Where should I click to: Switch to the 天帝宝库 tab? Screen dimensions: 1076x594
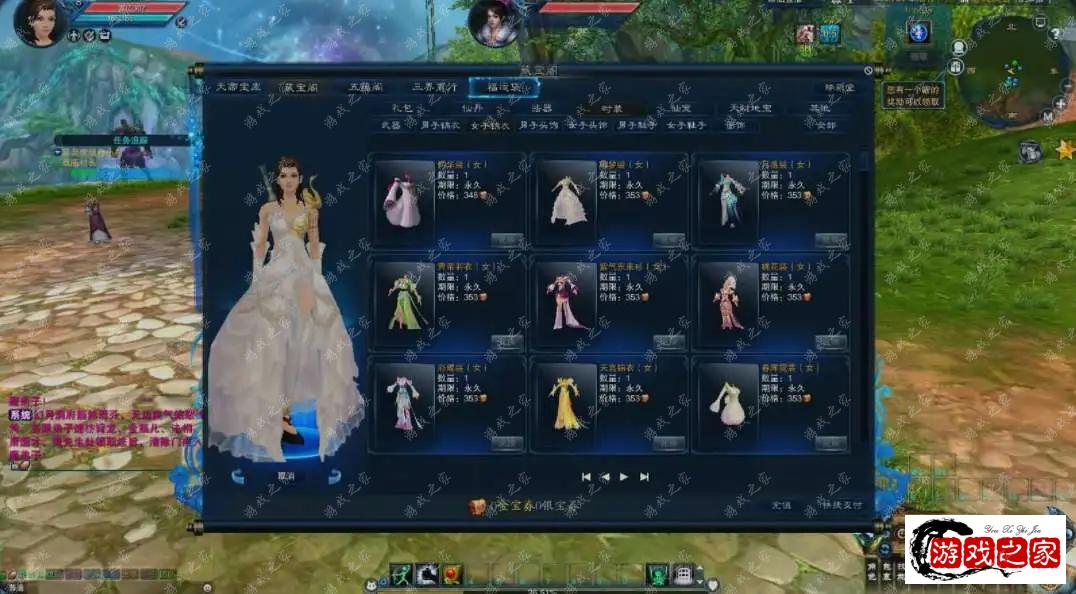(238, 88)
